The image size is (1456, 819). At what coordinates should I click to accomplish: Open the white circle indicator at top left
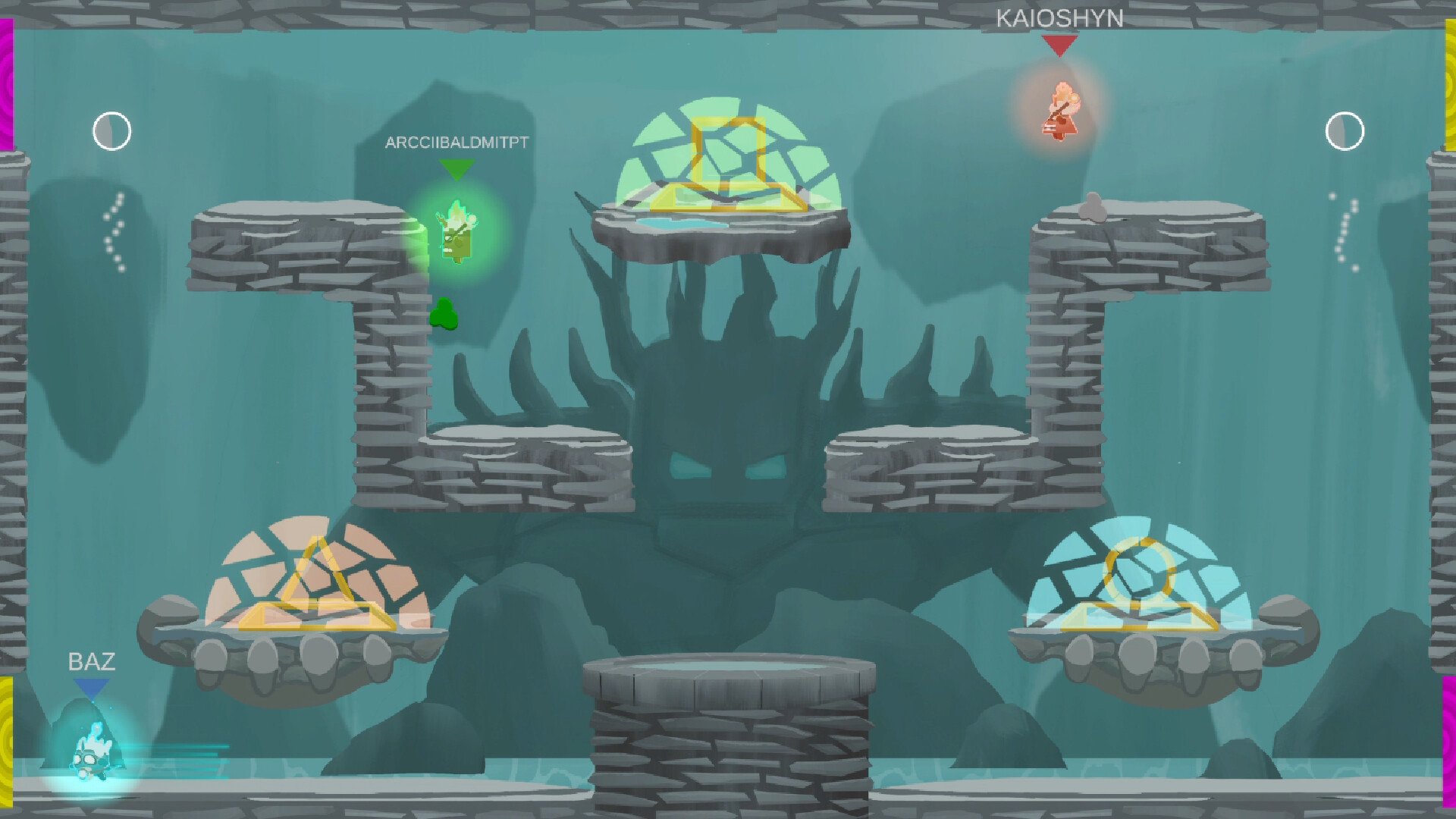click(111, 130)
